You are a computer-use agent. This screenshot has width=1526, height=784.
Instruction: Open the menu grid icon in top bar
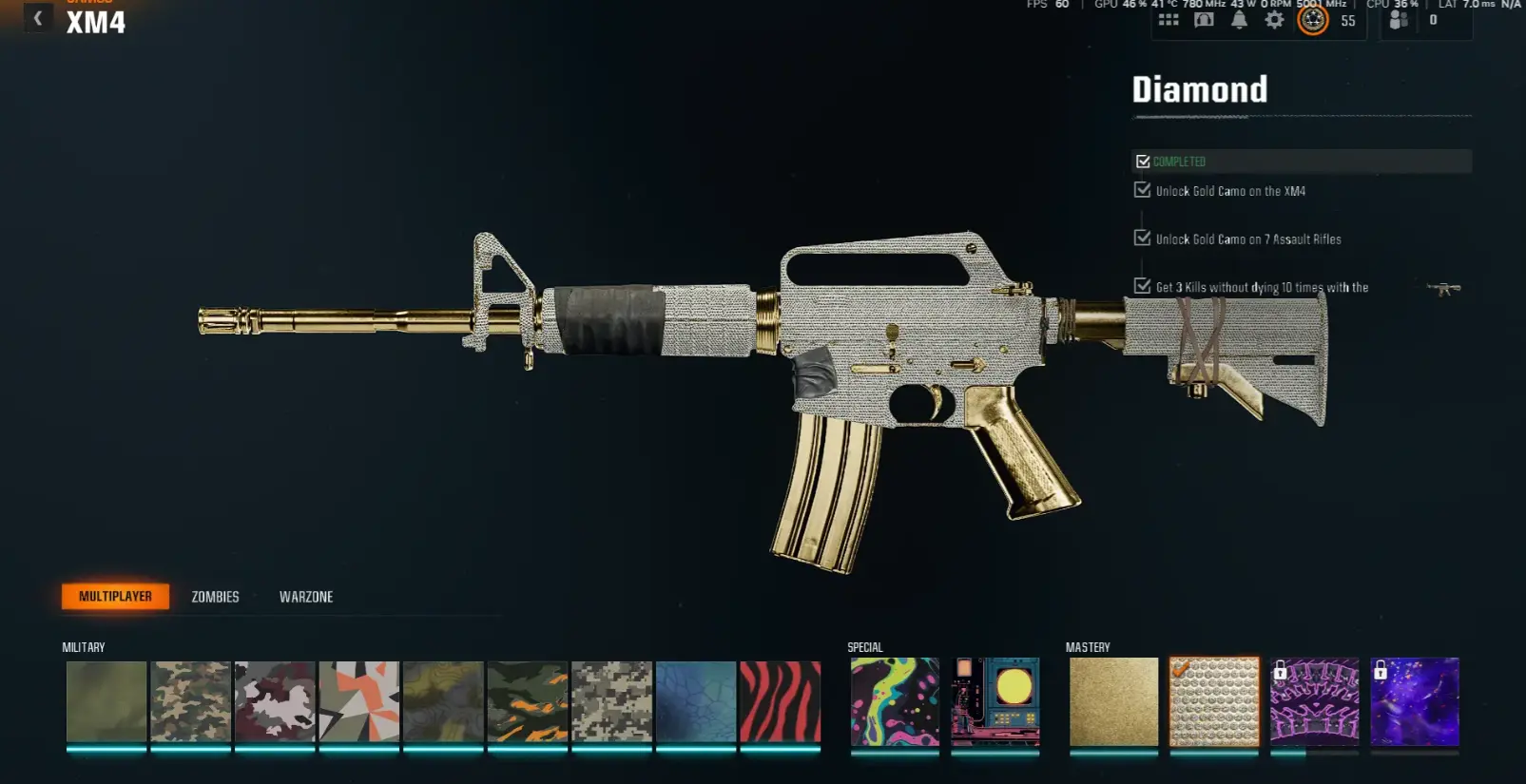click(1168, 20)
